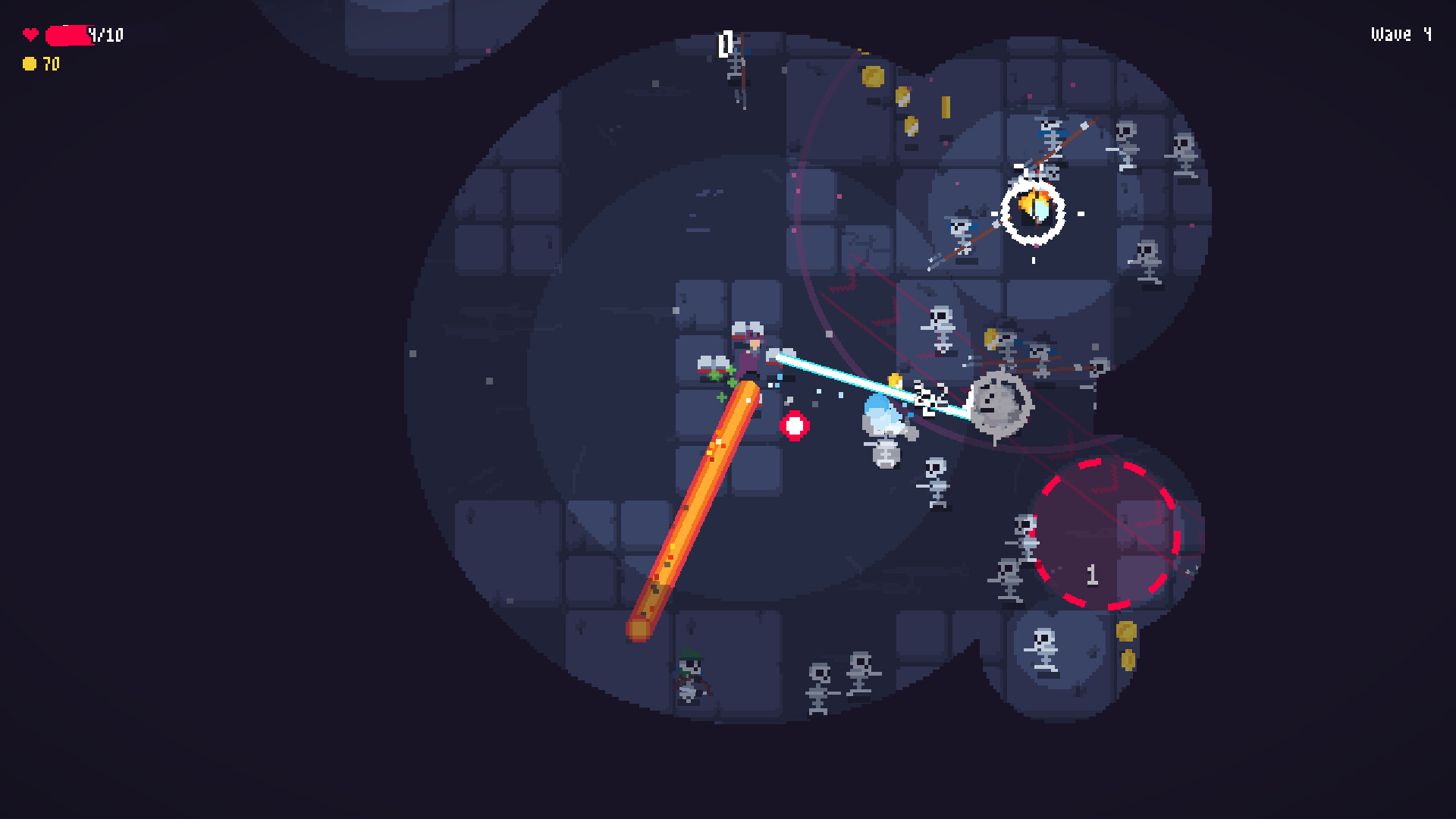This screenshot has height=819, width=1456.
Task: Click the gold coin icon beside the counter
Action: (29, 64)
